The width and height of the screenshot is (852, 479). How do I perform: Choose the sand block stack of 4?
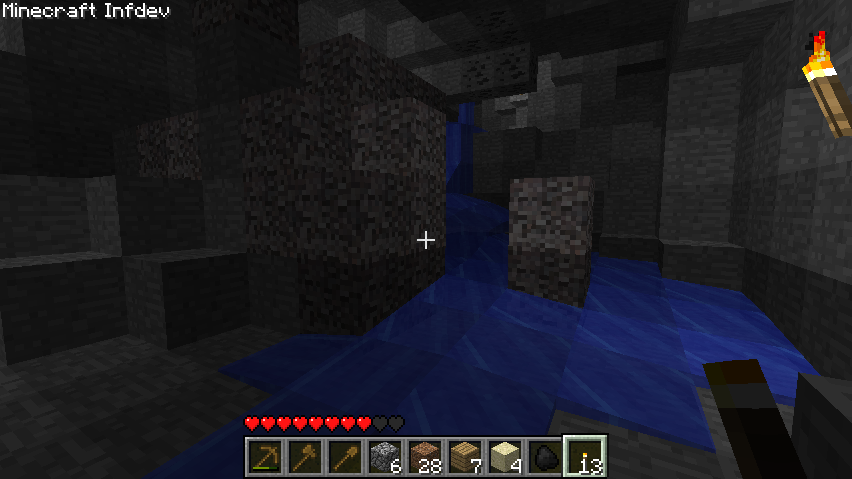coord(504,457)
